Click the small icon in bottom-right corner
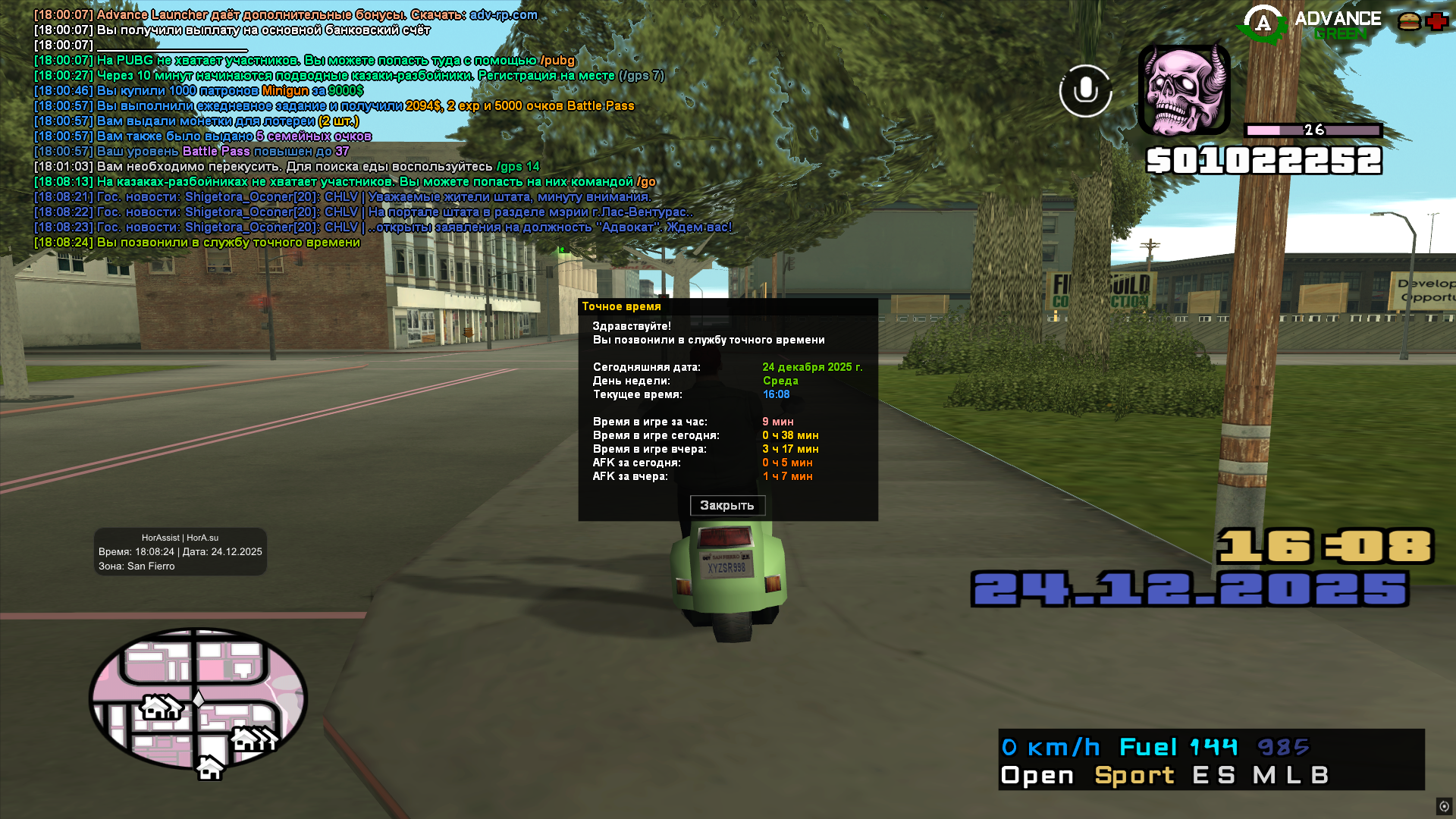The height and width of the screenshot is (819, 1456). [x=1444, y=806]
